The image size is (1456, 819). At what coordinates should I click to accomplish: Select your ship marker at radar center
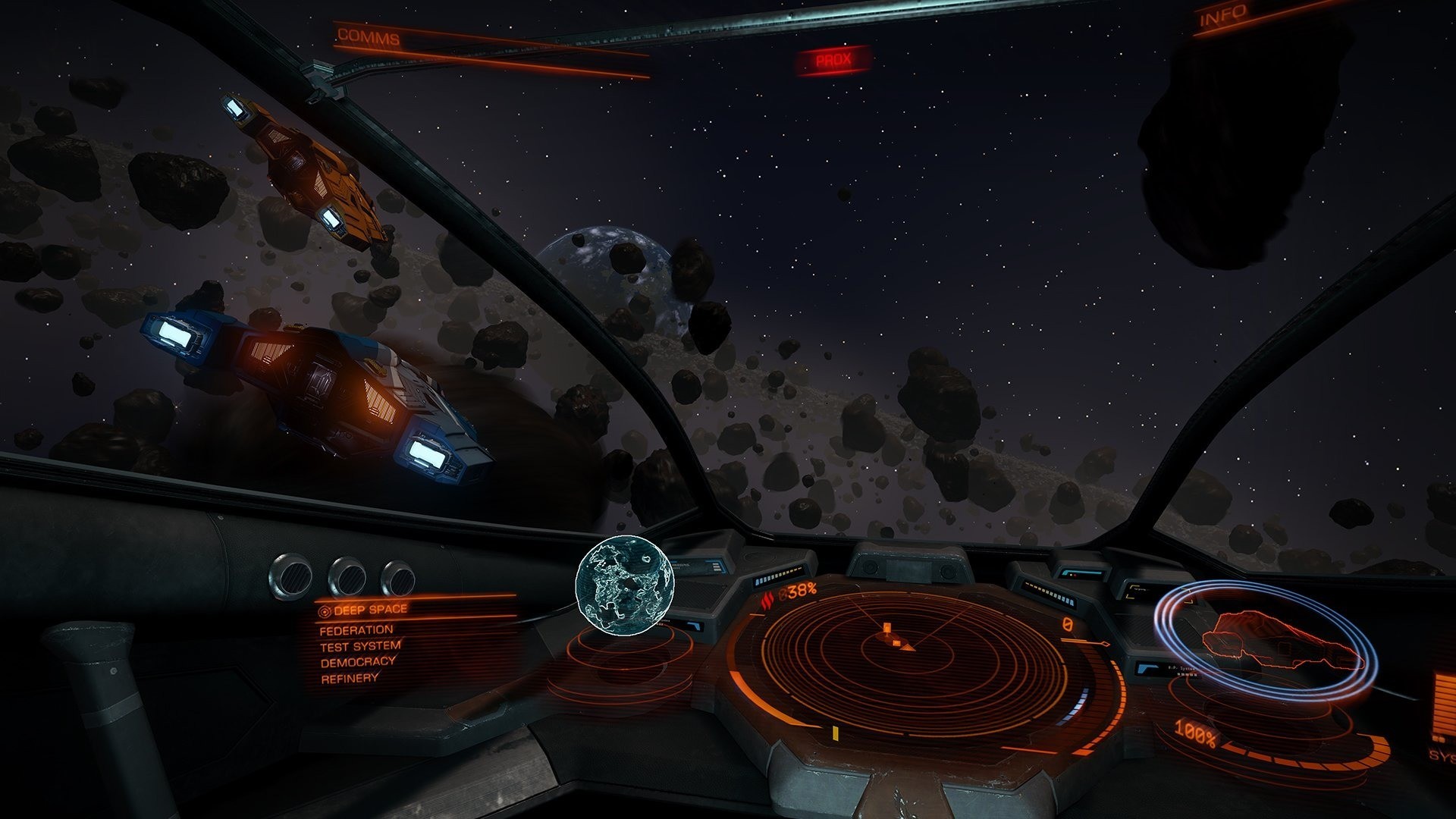(907, 648)
